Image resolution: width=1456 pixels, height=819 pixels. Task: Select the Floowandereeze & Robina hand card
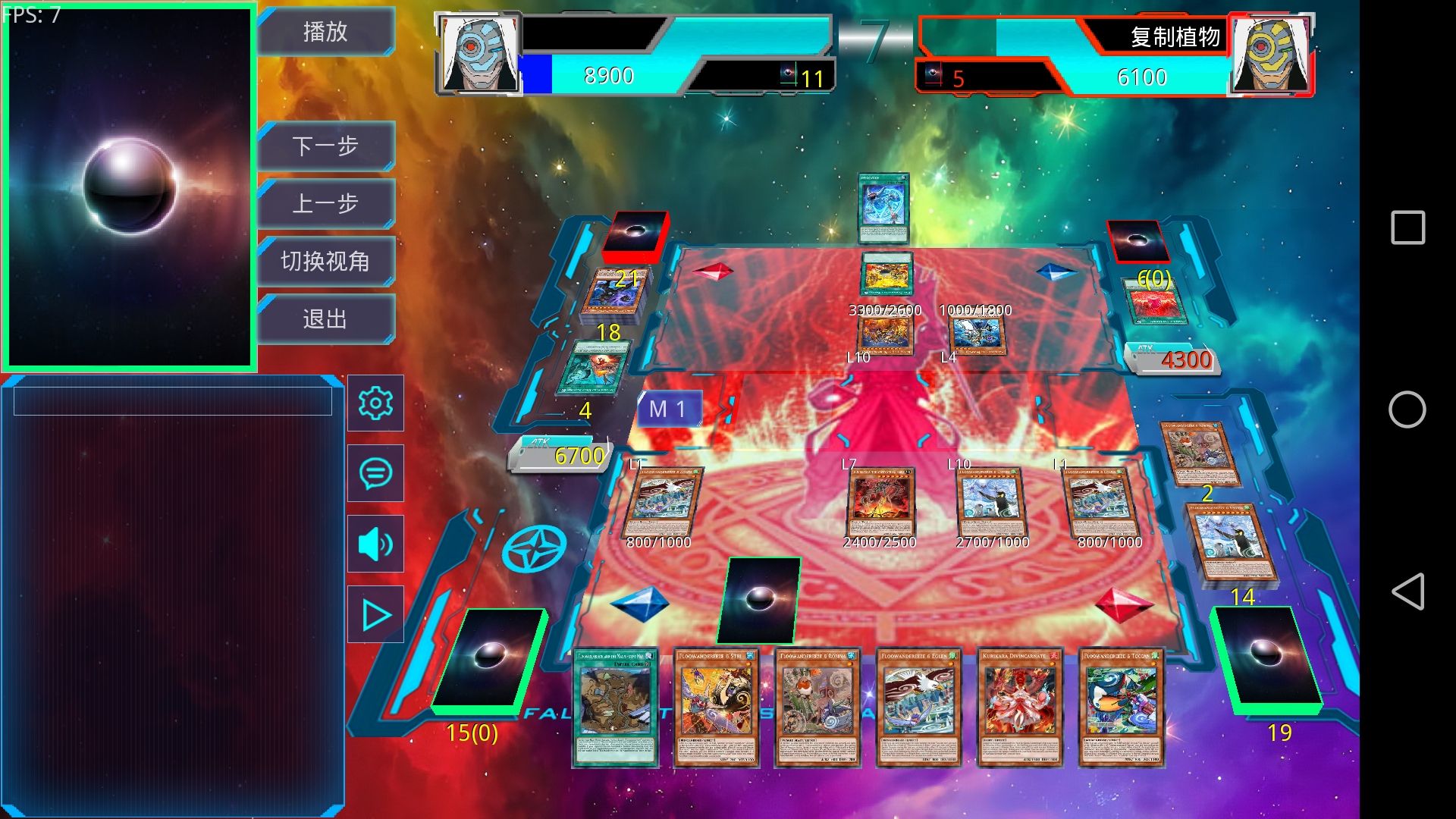coord(817,707)
